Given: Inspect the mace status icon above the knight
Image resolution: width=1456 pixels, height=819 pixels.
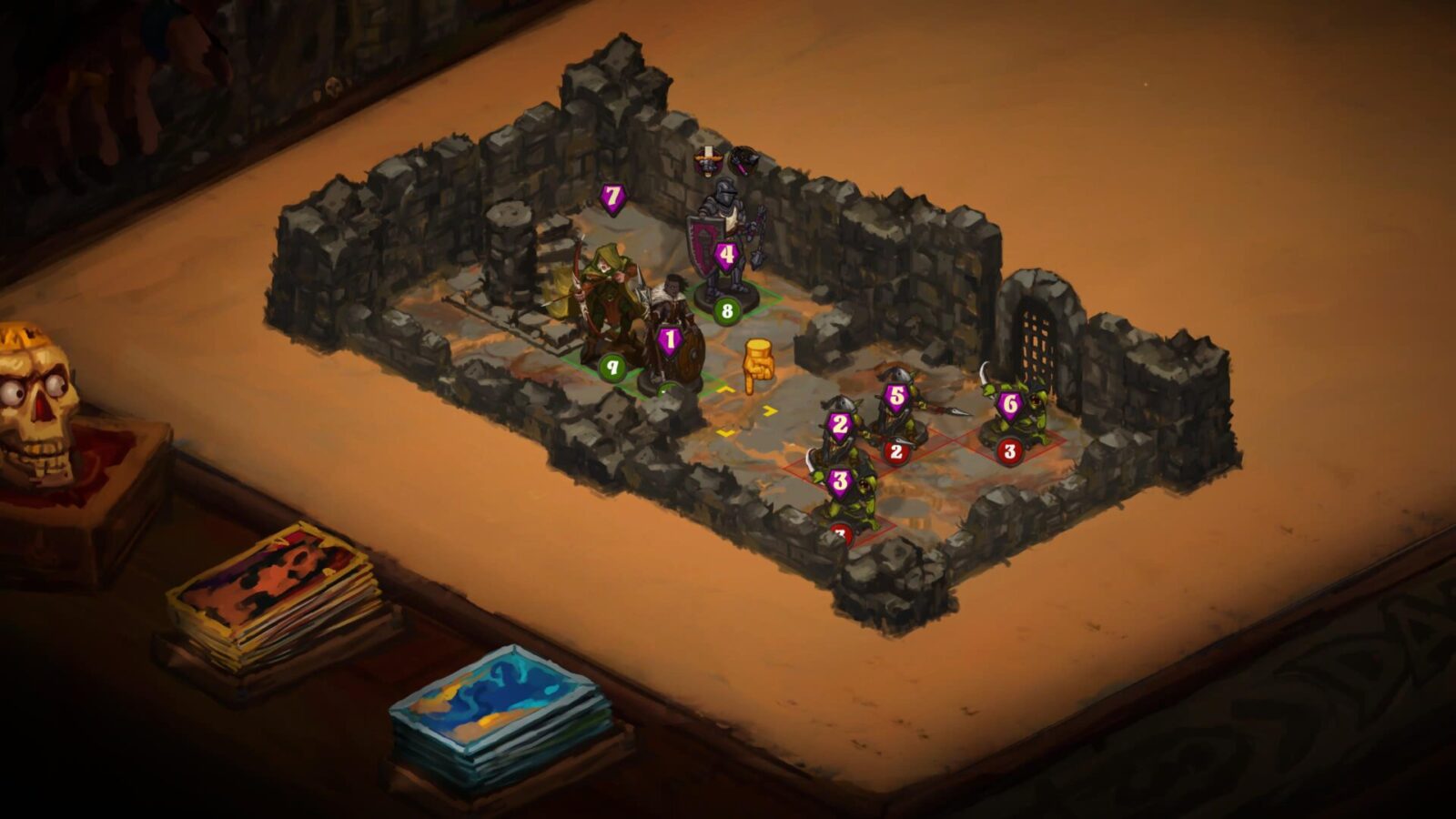Looking at the screenshot, I should (x=743, y=162).
